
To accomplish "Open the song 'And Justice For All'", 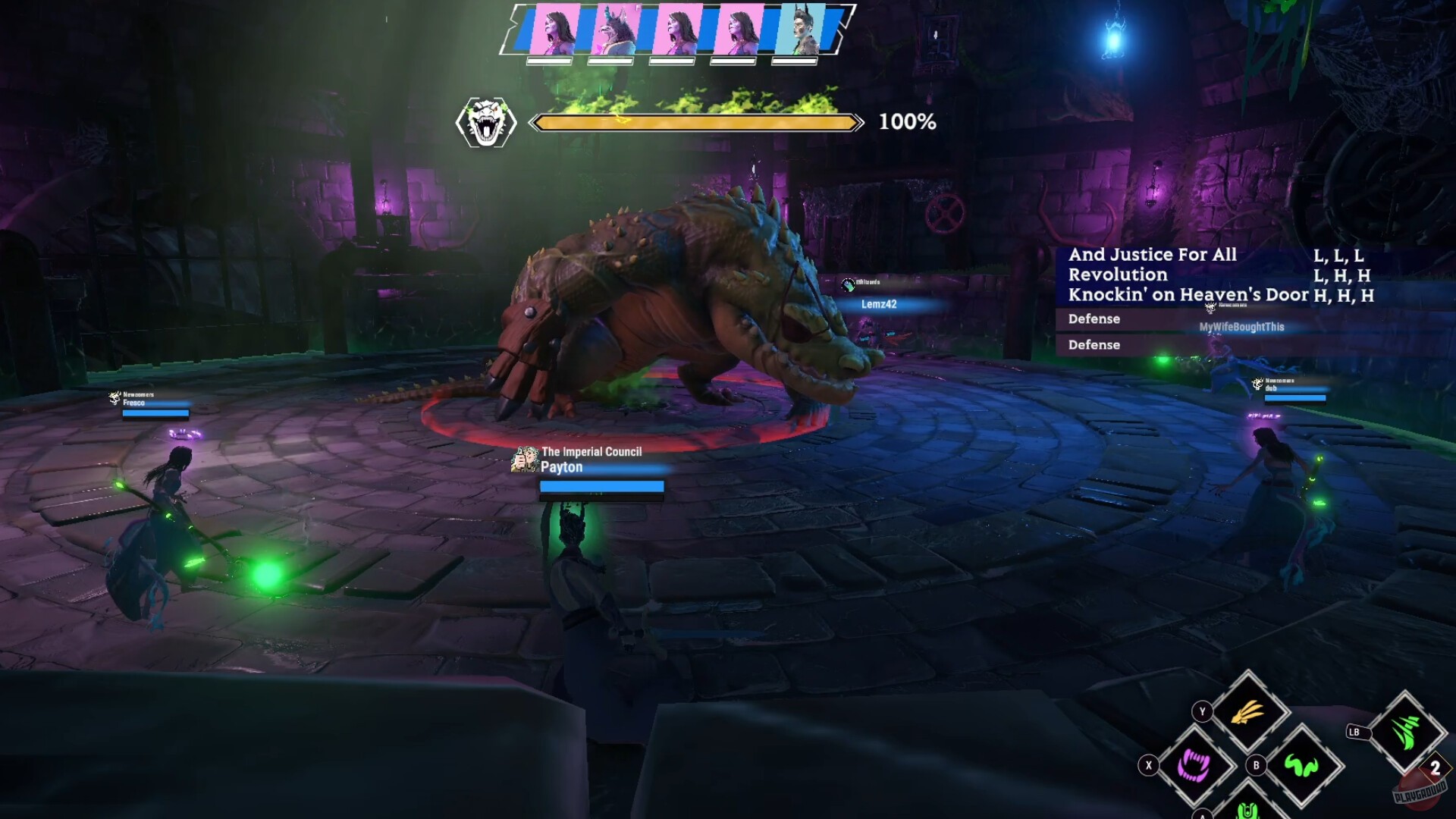I will (x=1151, y=255).
